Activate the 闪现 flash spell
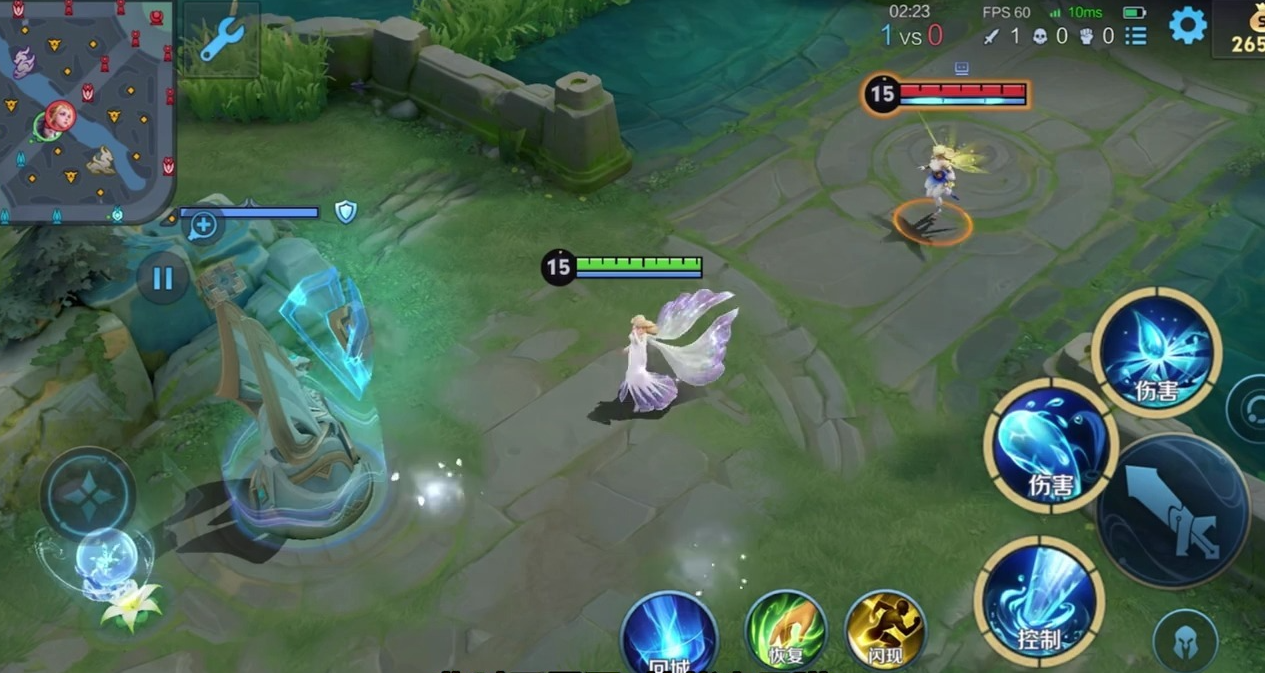Image resolution: width=1265 pixels, height=673 pixels. pyautogui.click(x=885, y=631)
